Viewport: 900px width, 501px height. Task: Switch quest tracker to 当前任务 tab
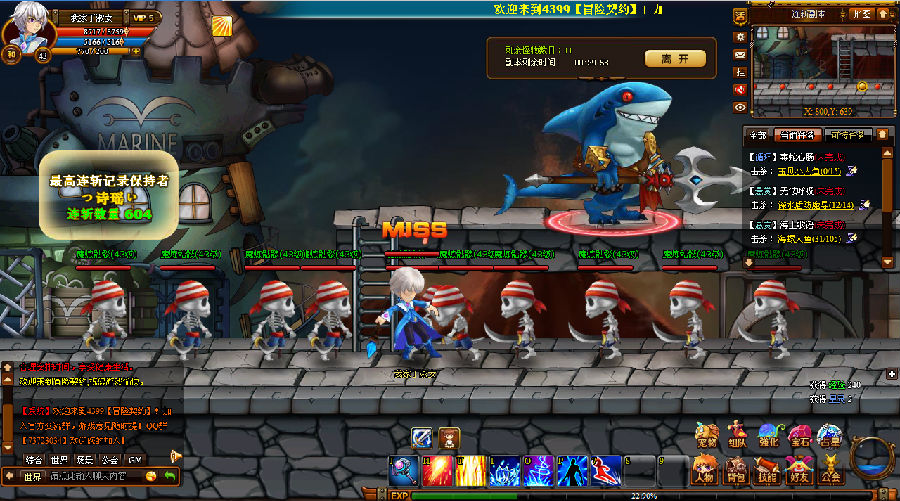pyautogui.click(x=798, y=135)
